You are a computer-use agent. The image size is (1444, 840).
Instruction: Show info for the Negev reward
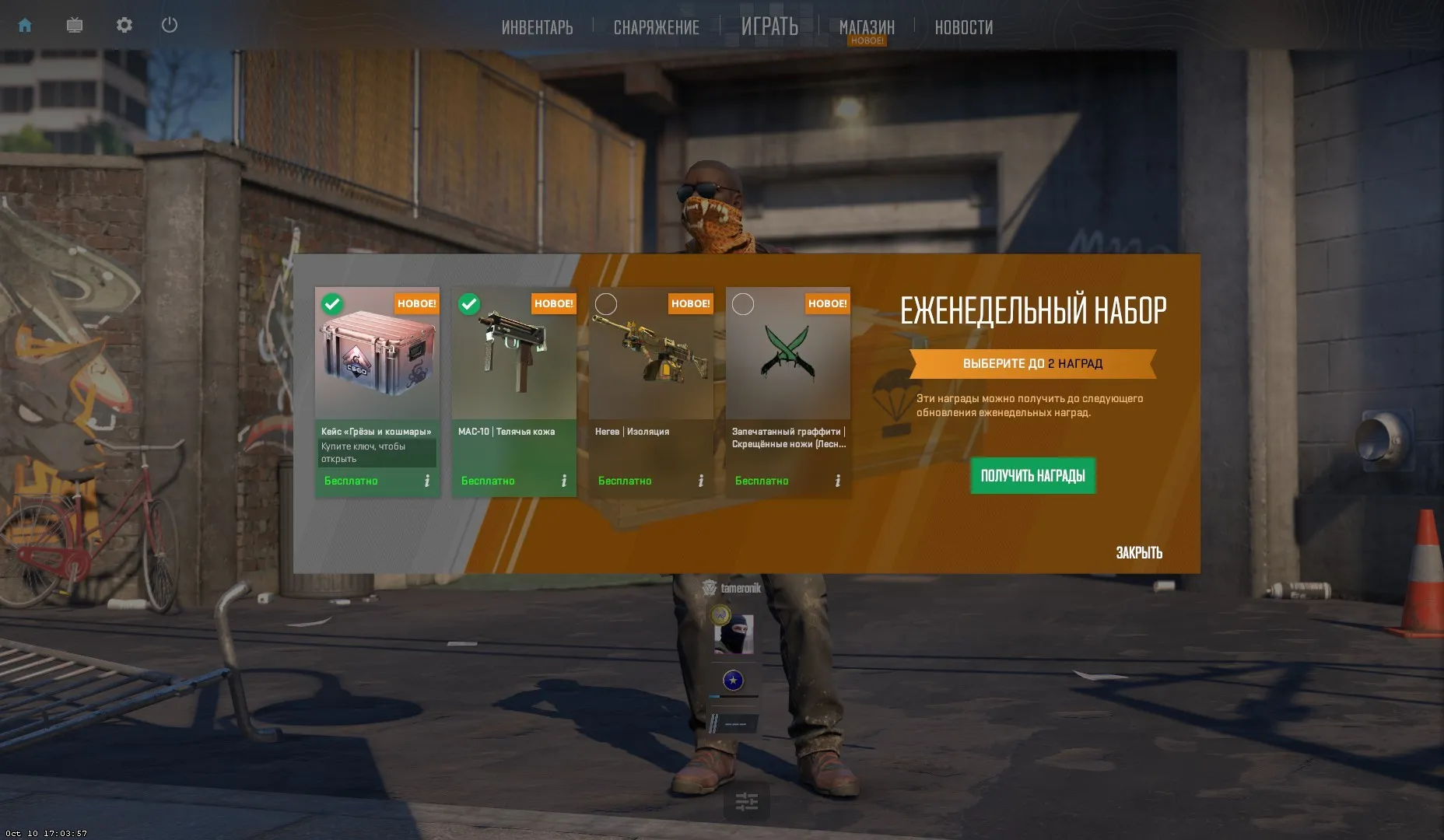pos(701,481)
